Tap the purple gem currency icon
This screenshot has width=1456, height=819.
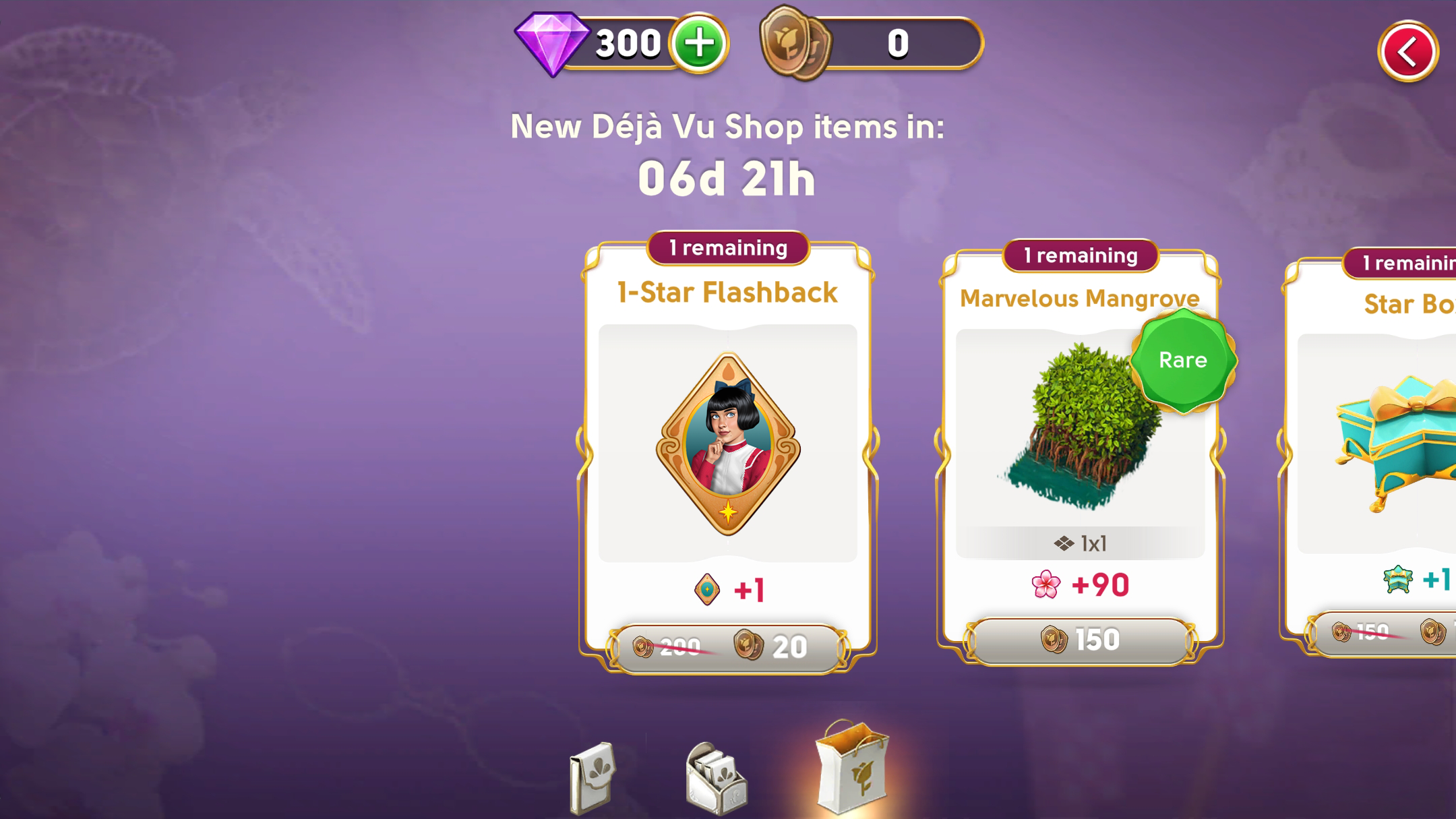552,43
